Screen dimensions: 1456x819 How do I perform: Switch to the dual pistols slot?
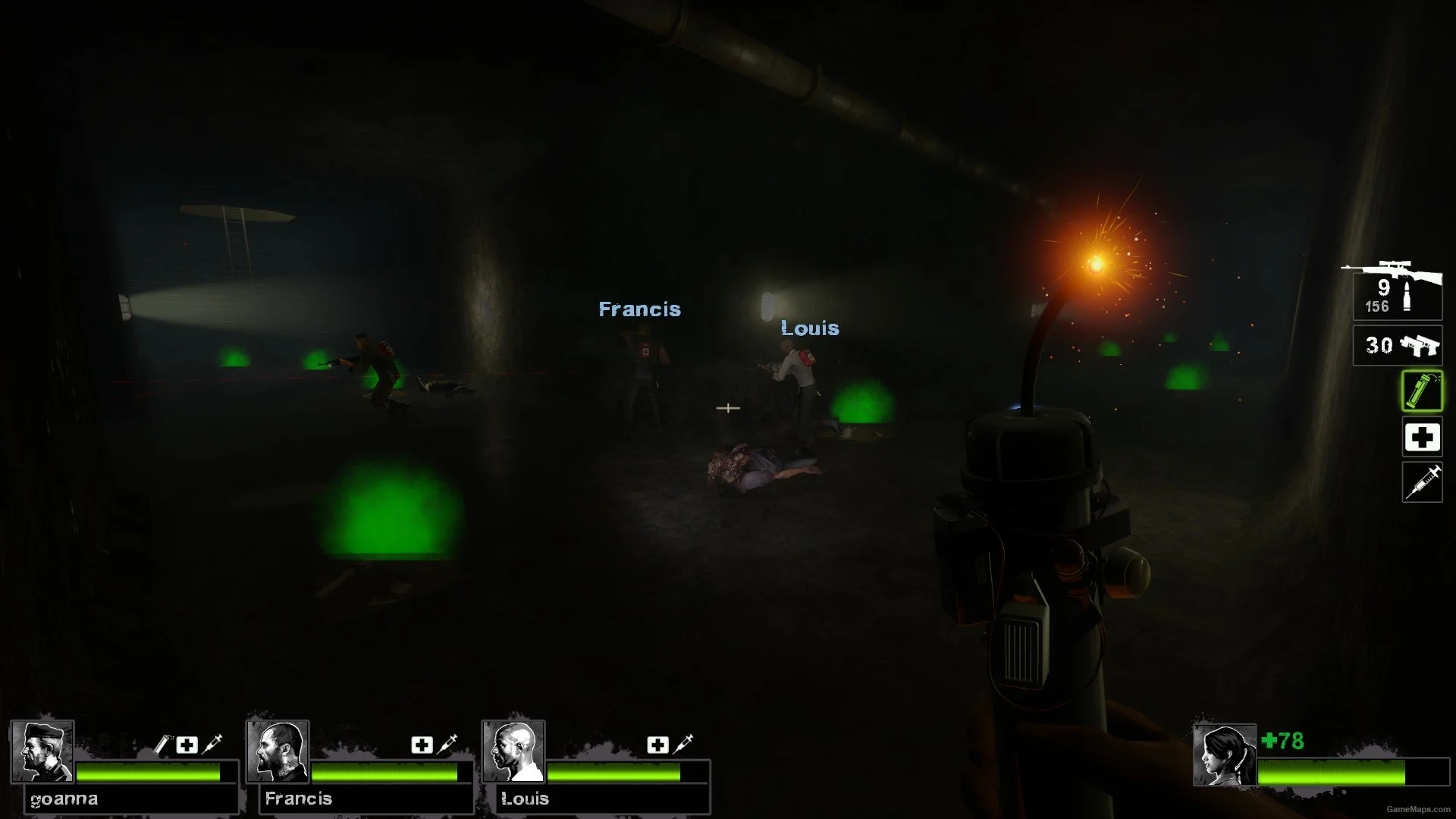(x=1398, y=346)
